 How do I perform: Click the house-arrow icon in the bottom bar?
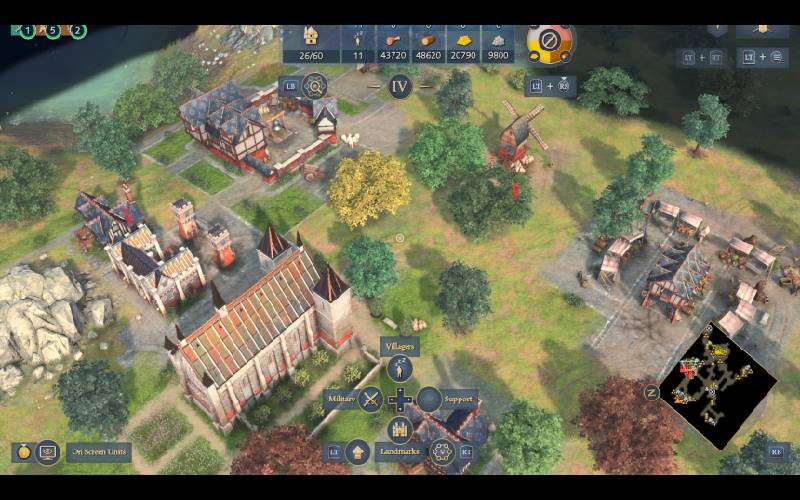pos(358,452)
